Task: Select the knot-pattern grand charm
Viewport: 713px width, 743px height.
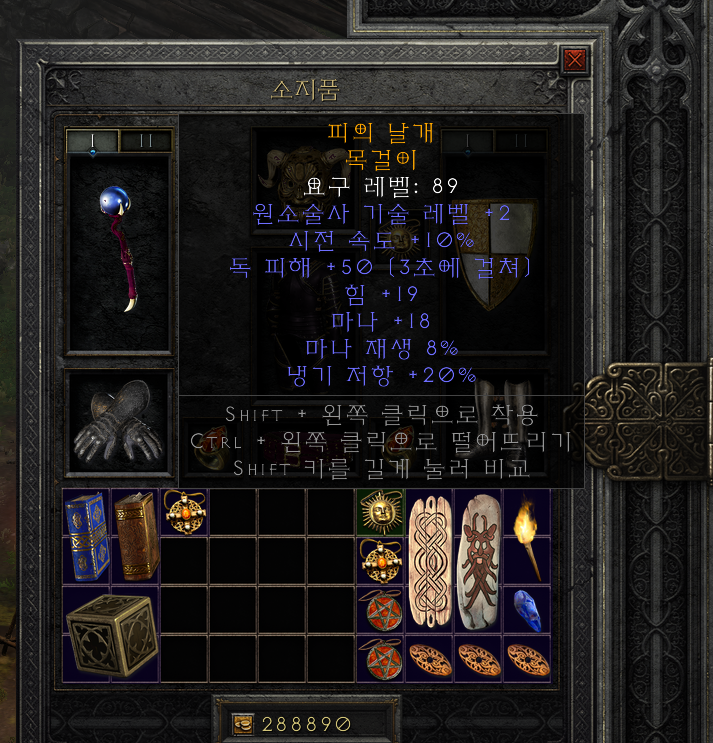Action: [429, 560]
